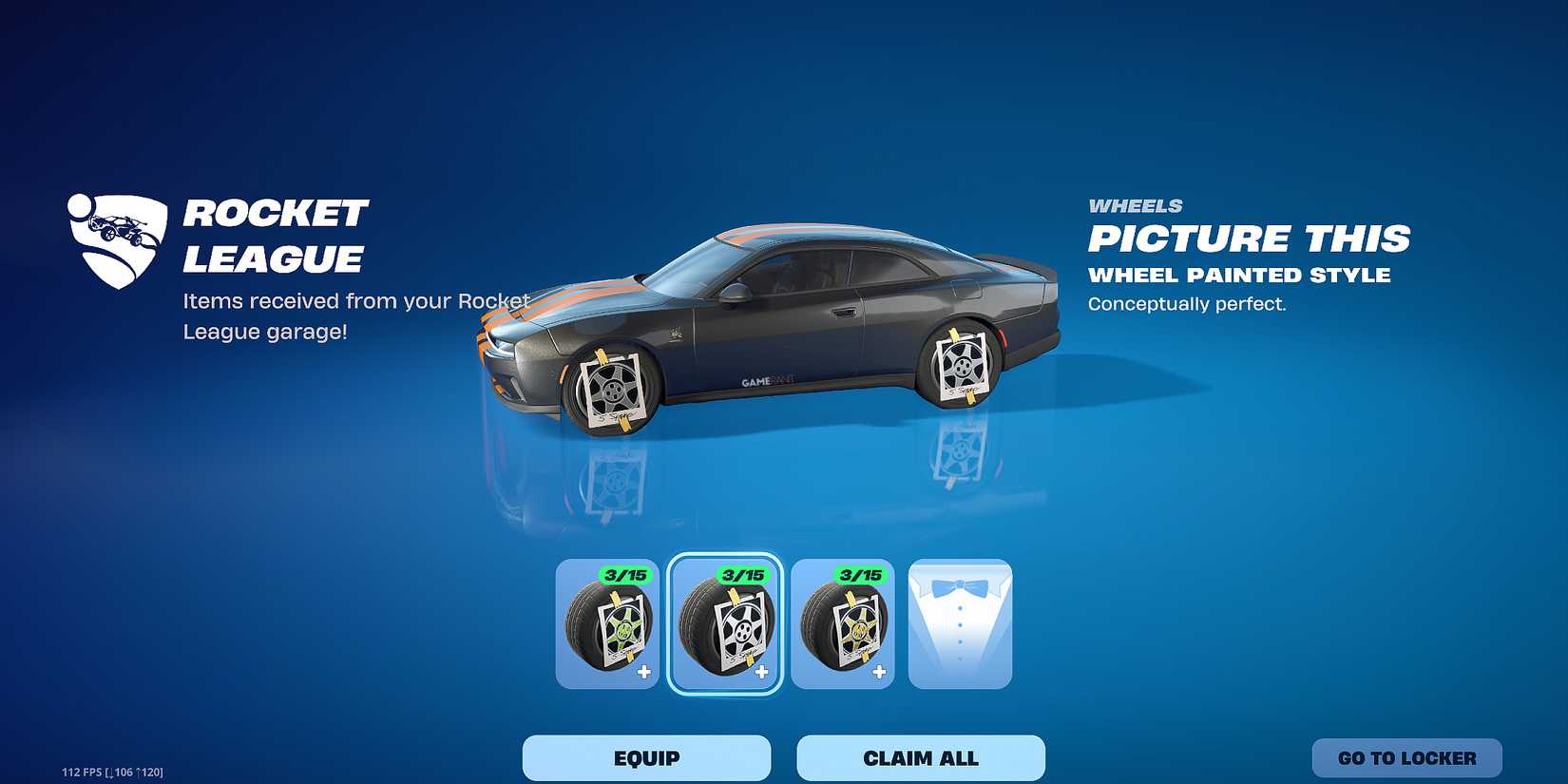
Task: Select the tuxedo bow-tie cosmetic reward
Action: (961, 625)
